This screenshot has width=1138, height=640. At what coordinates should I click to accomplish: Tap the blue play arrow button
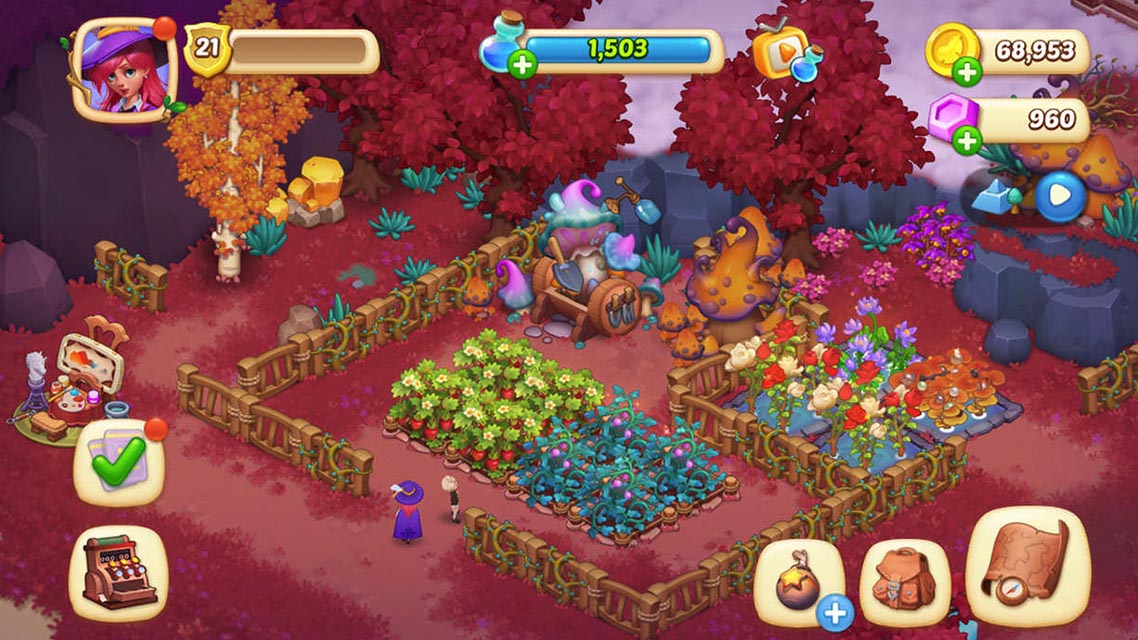(x=1059, y=197)
